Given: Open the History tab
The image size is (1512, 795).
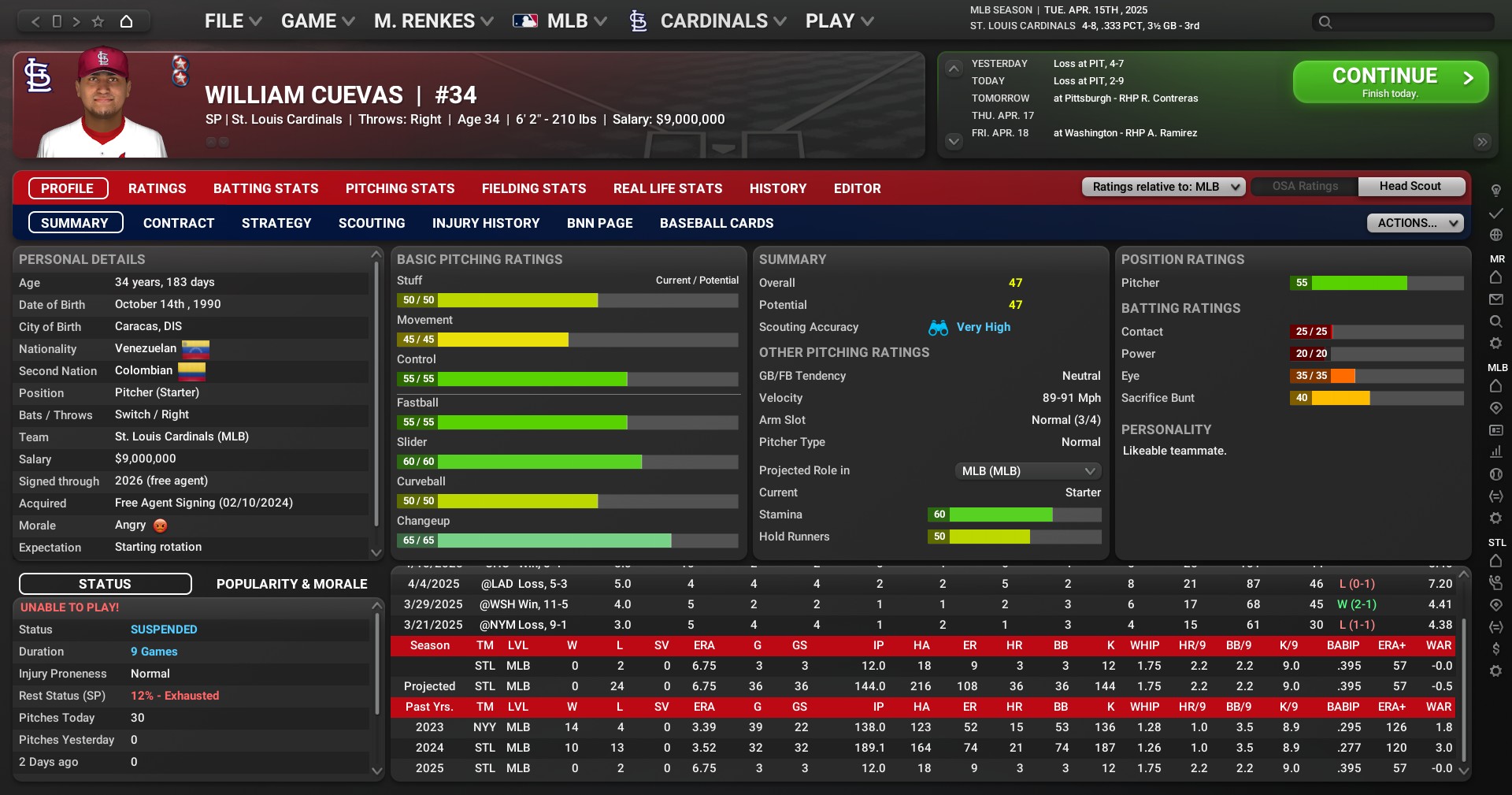Looking at the screenshot, I should coord(777,188).
